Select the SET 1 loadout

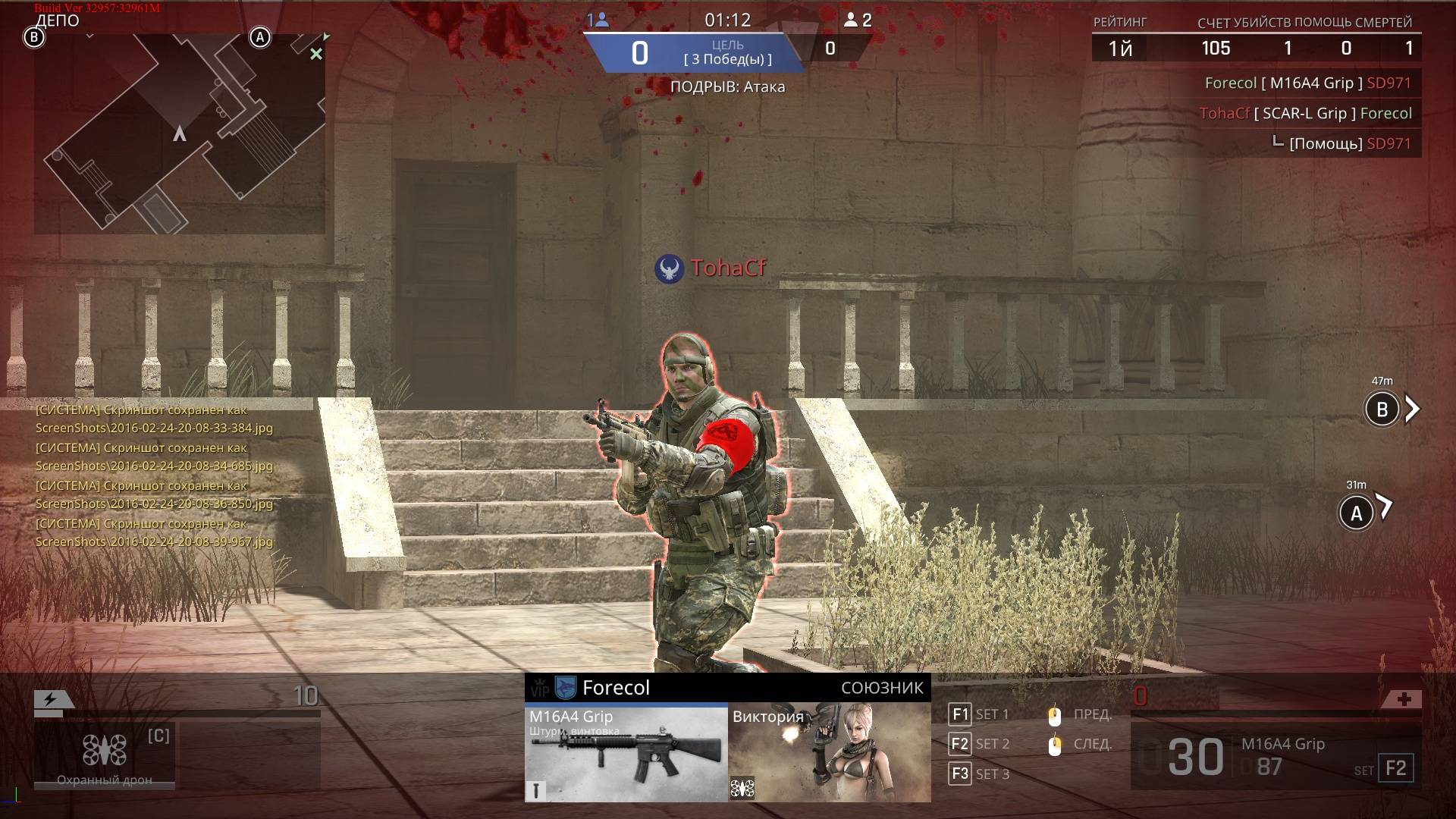tap(979, 714)
